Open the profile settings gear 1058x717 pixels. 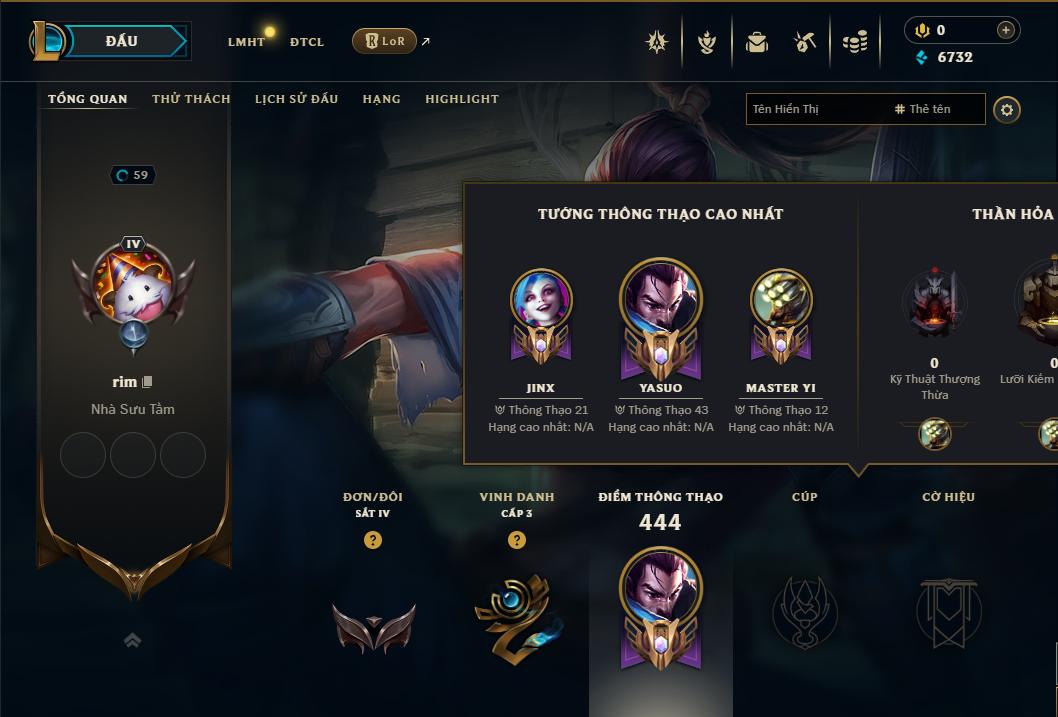[x=1007, y=109]
